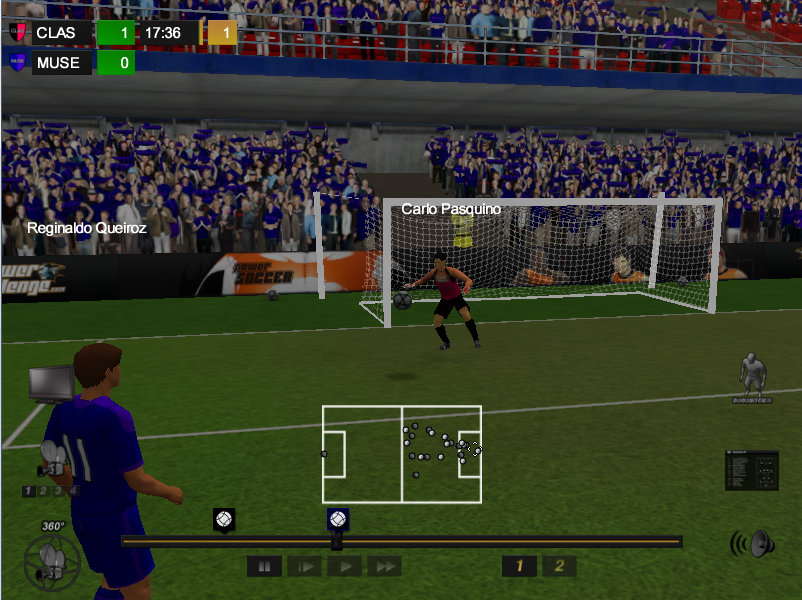Image resolution: width=802 pixels, height=600 pixels.
Task: Click the pitch minimap overview
Action: [401, 454]
